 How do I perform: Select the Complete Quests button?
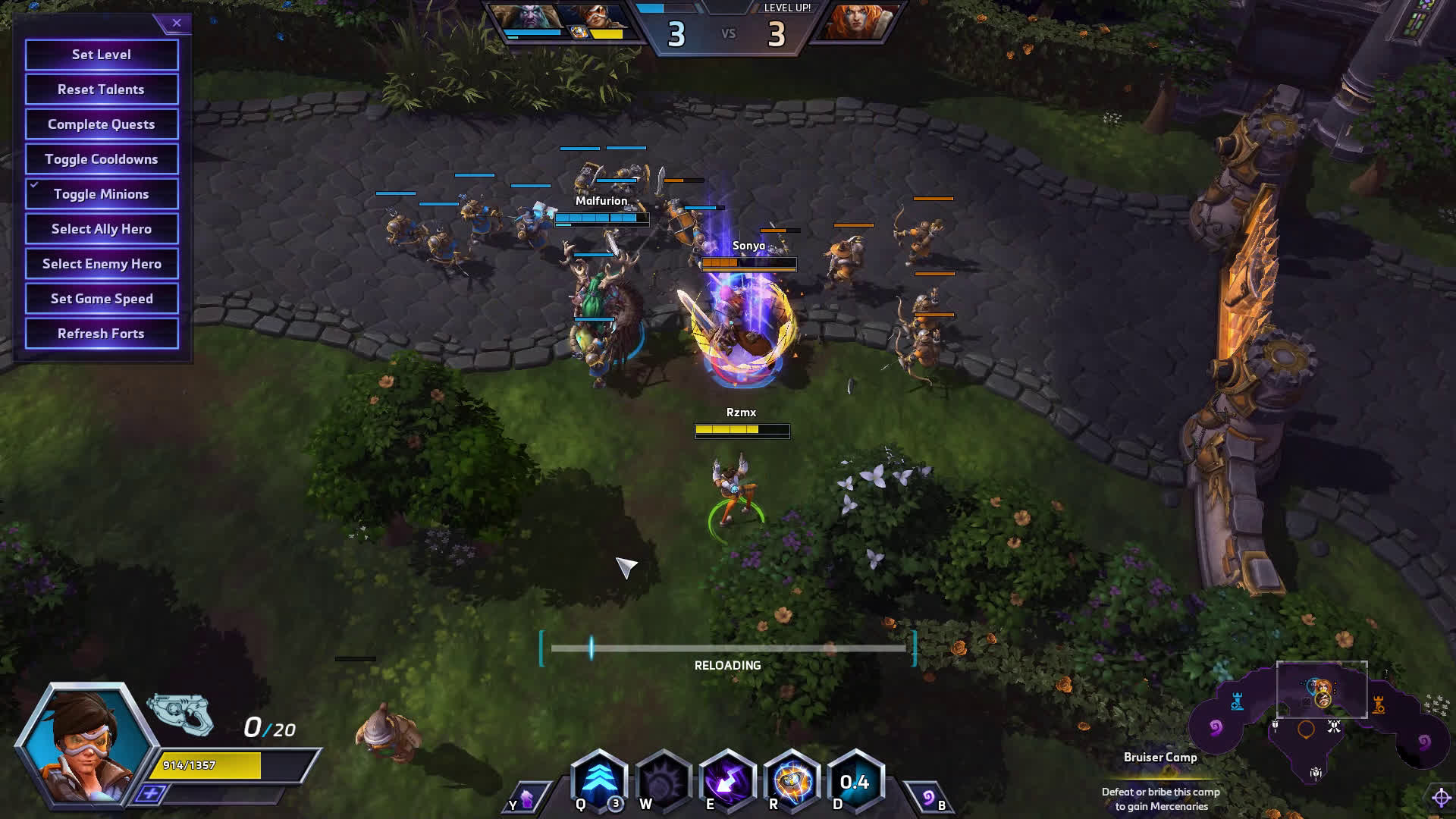[102, 124]
